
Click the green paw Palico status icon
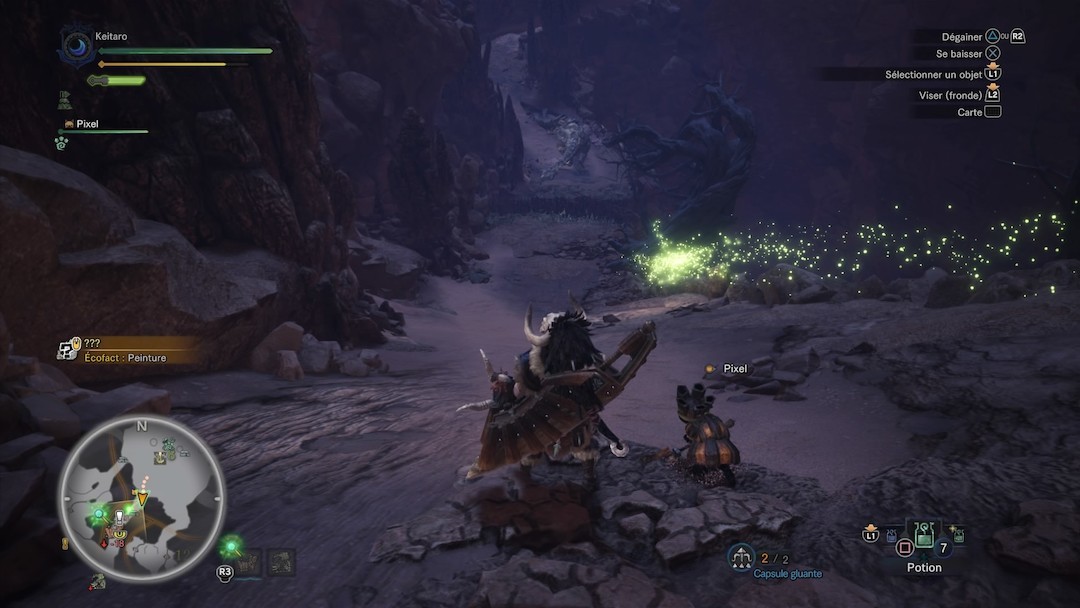click(61, 143)
